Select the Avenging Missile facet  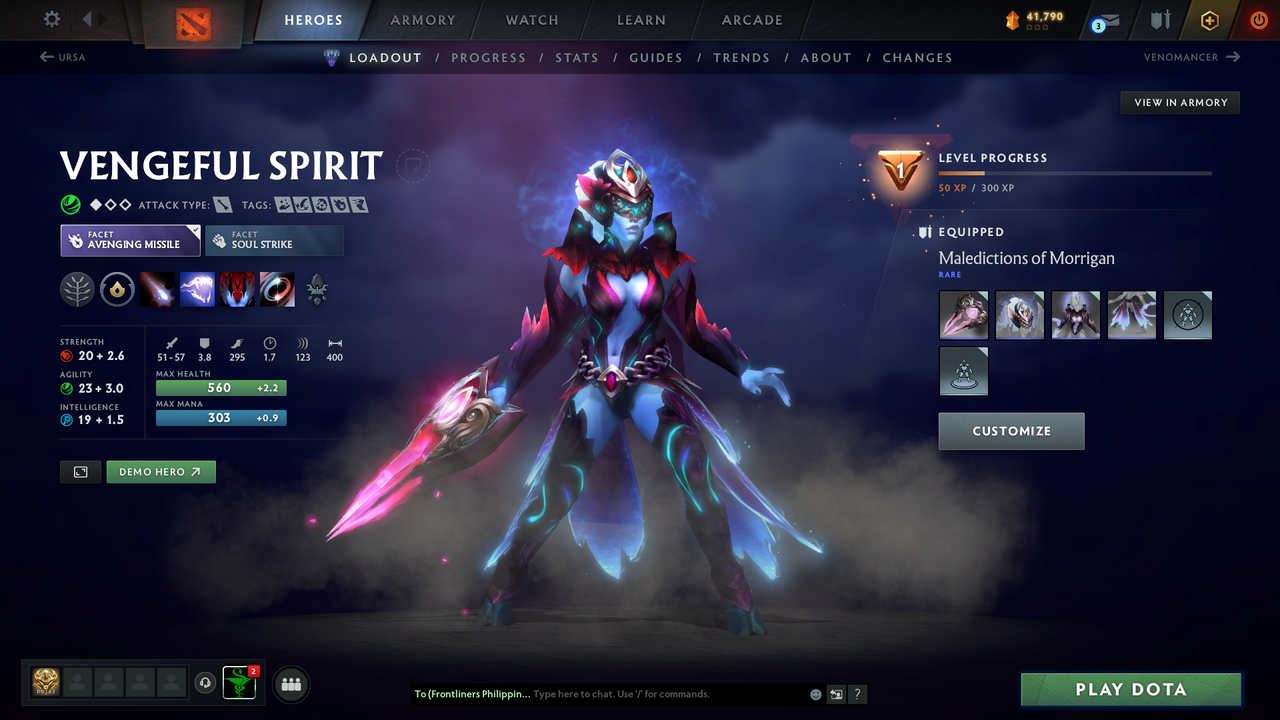(x=130, y=240)
